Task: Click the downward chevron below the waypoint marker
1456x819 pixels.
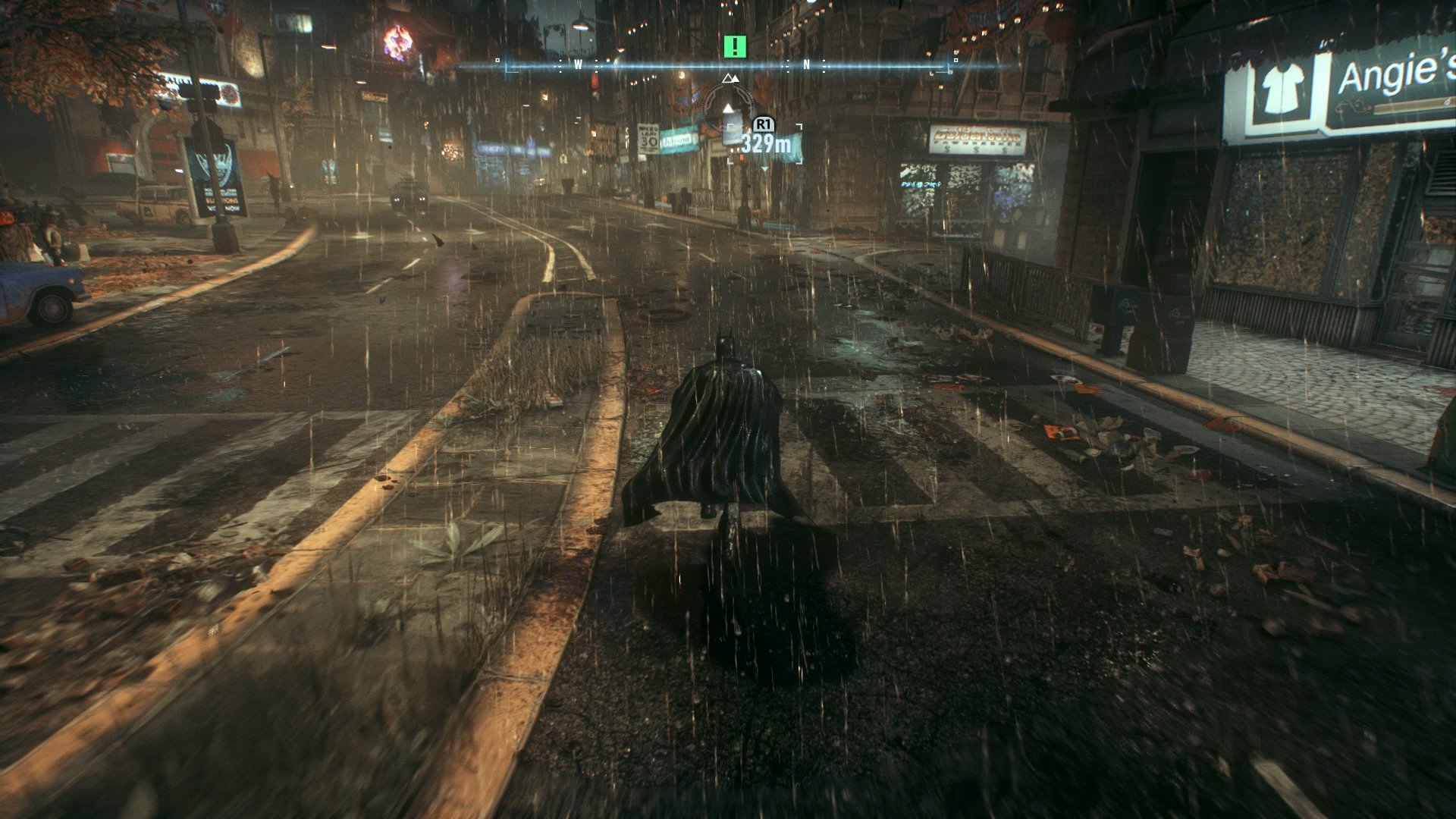Action: coord(764,168)
